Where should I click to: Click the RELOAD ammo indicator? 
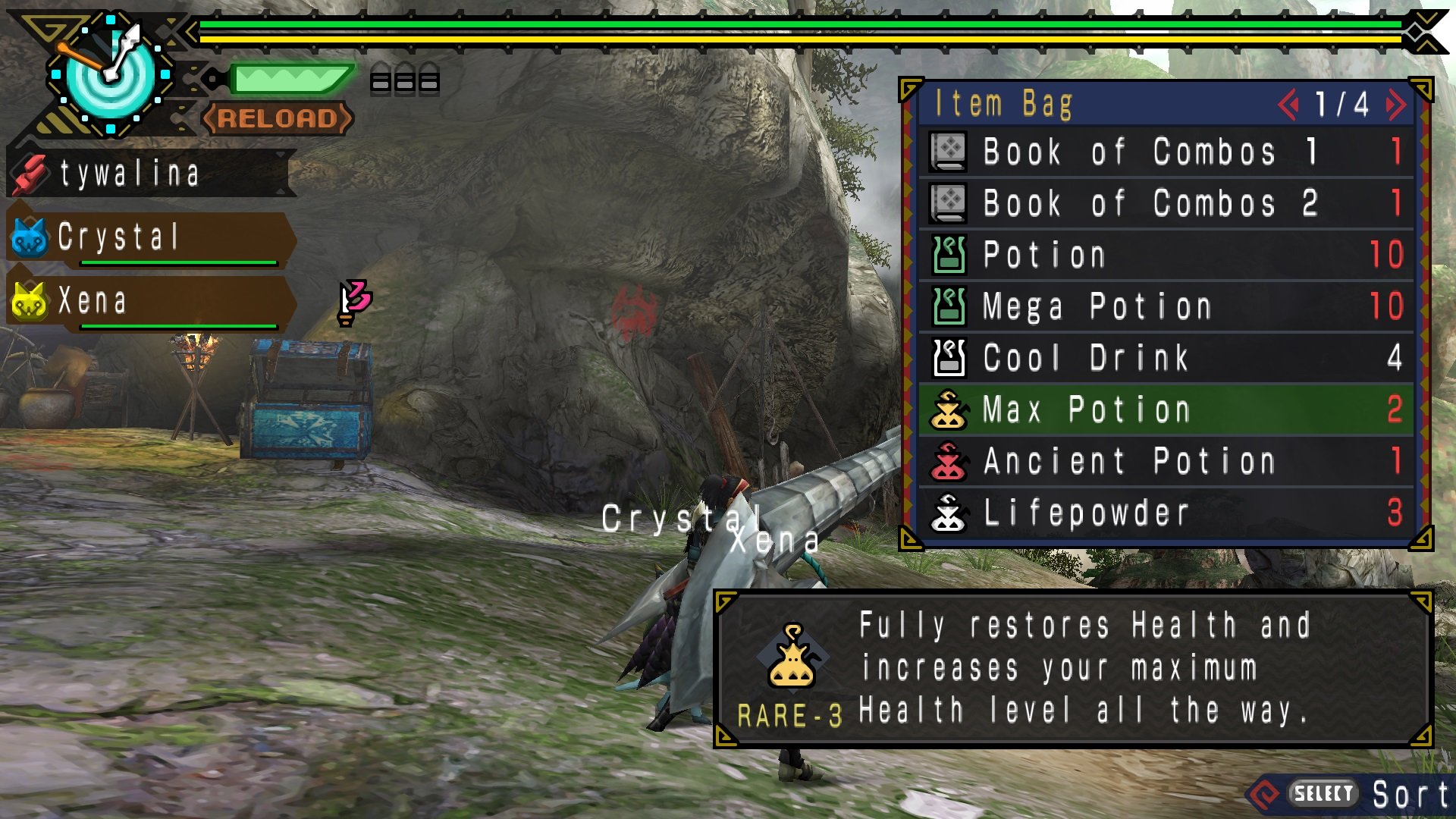click(x=278, y=118)
